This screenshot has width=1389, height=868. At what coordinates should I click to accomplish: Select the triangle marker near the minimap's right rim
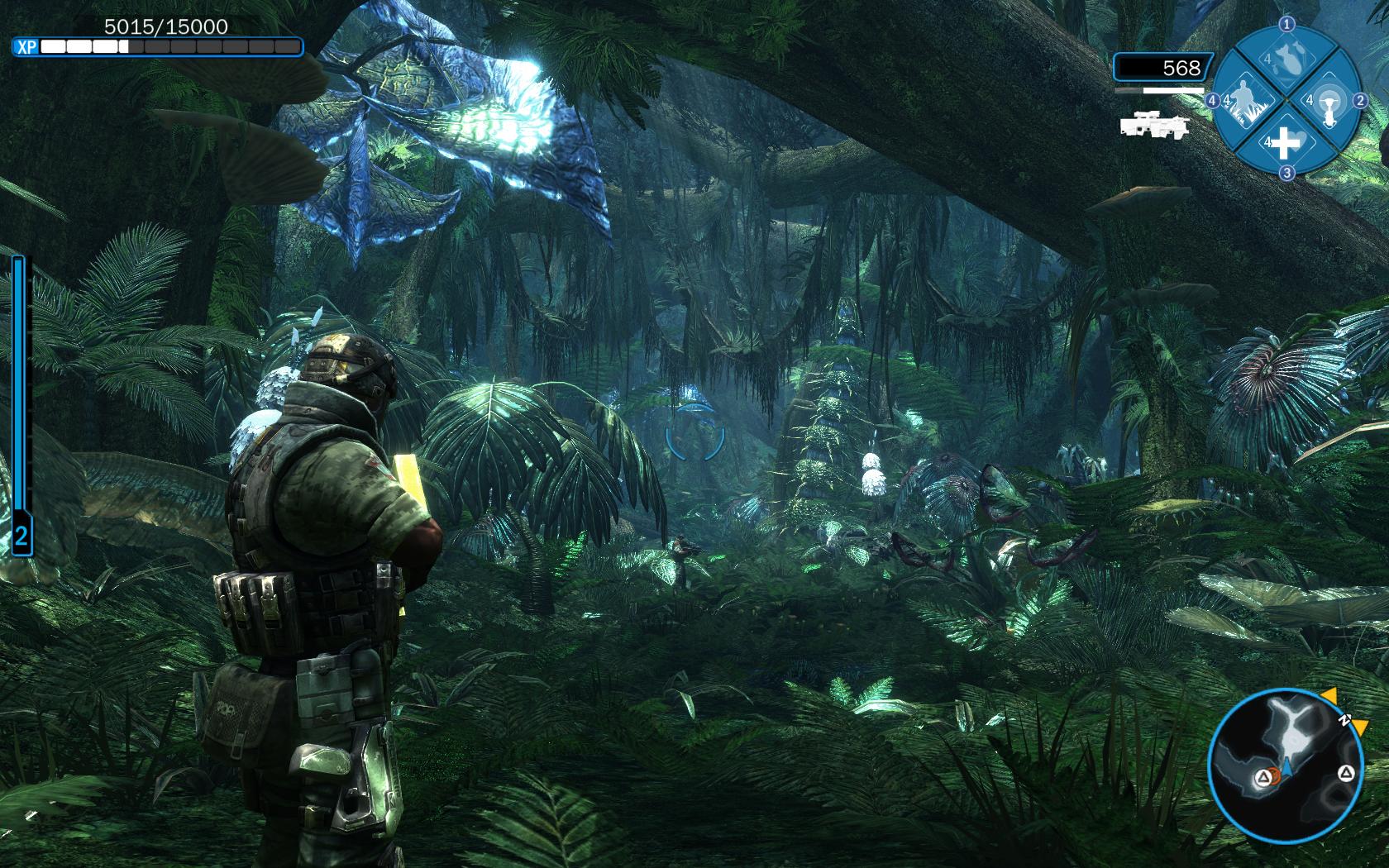(x=1345, y=774)
